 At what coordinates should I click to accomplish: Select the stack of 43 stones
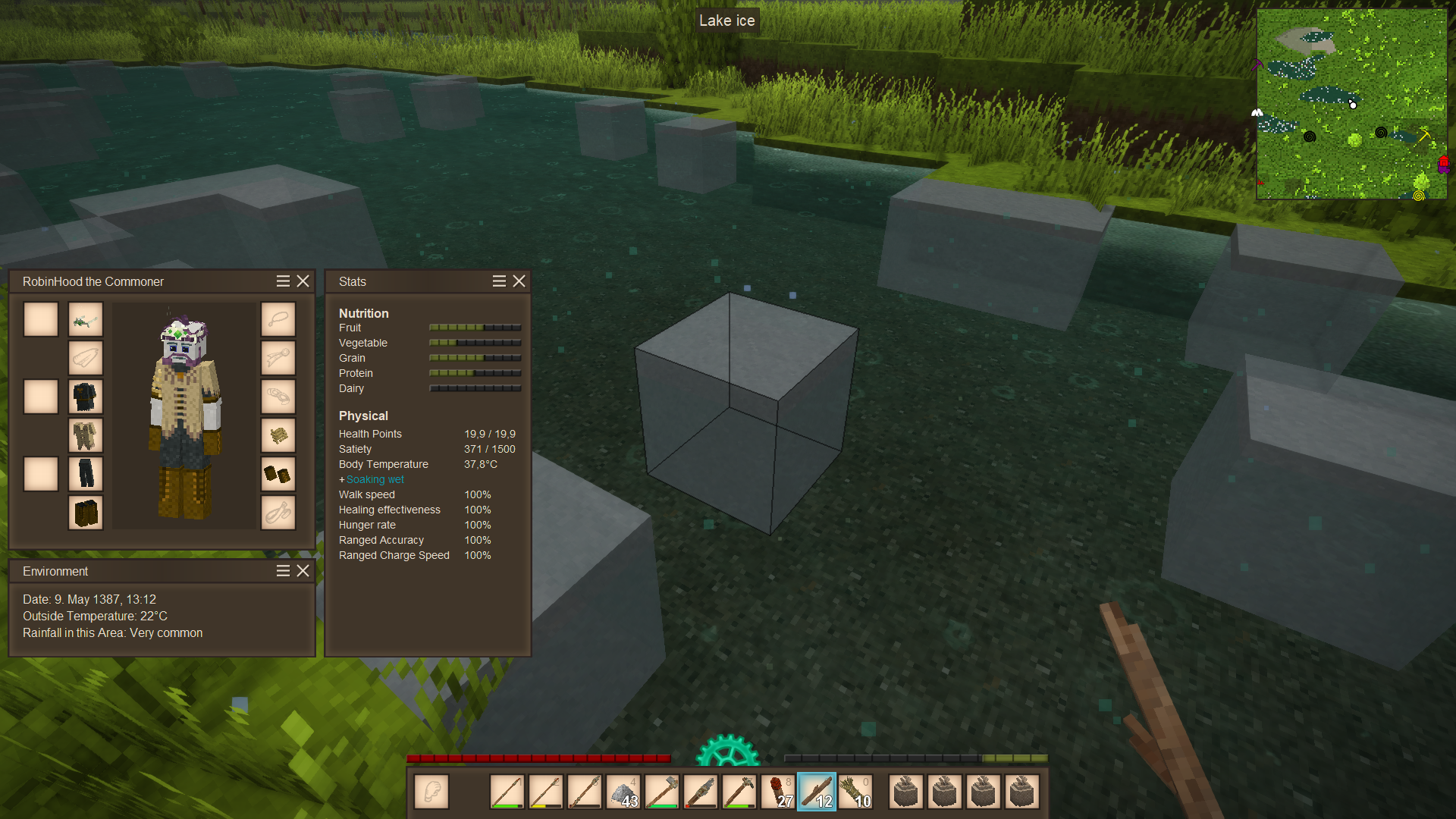(x=623, y=792)
